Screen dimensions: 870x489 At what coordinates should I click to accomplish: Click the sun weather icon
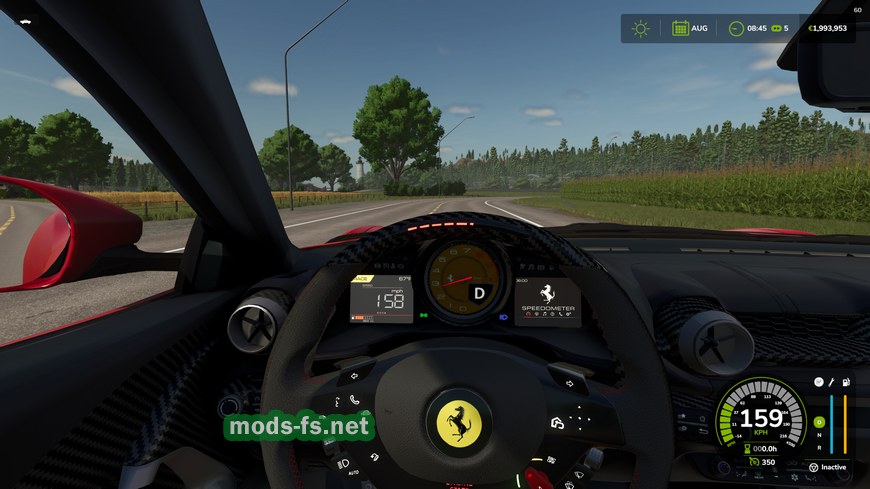click(640, 28)
